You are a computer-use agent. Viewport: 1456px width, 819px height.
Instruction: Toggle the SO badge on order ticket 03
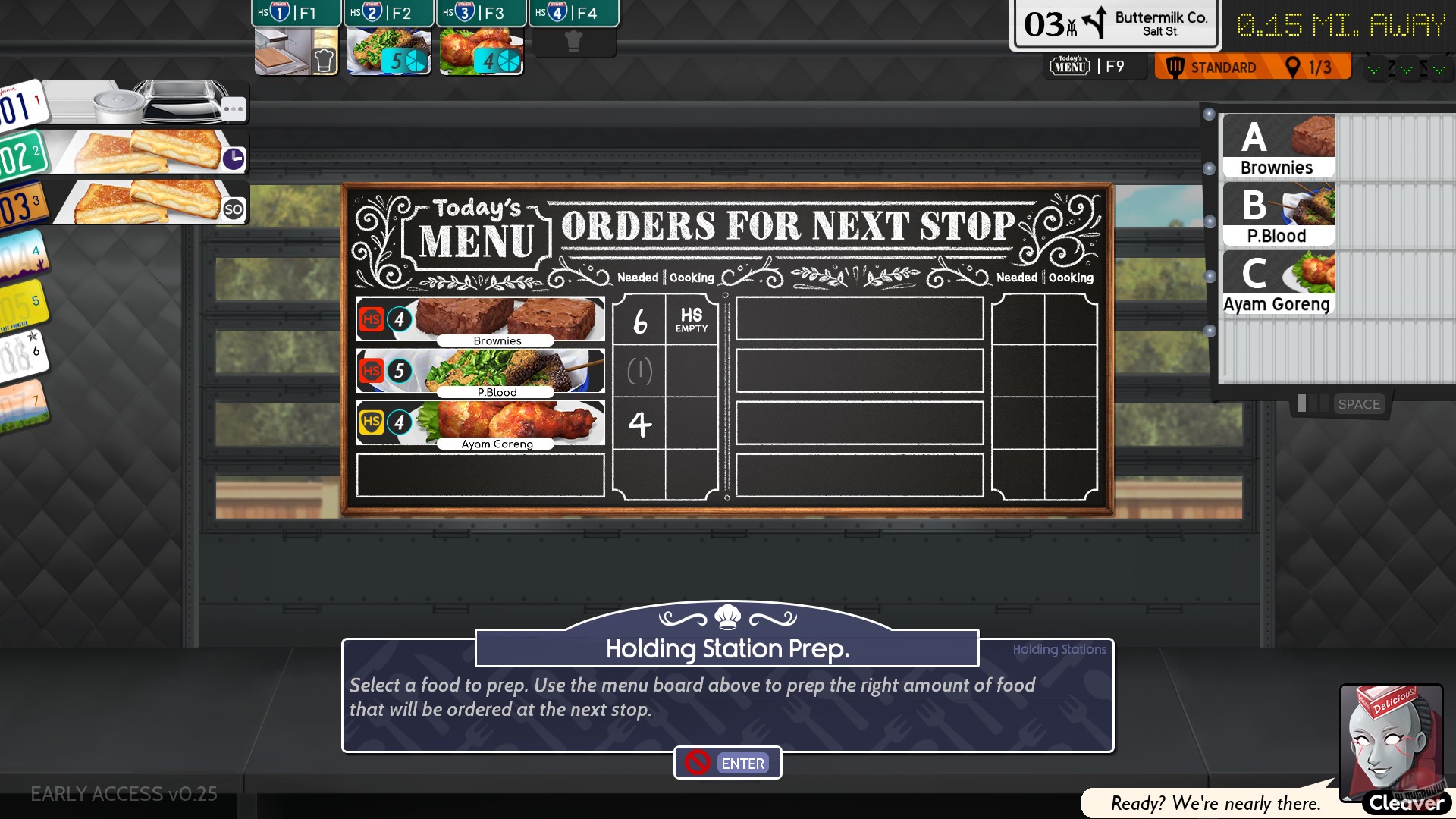(x=233, y=207)
